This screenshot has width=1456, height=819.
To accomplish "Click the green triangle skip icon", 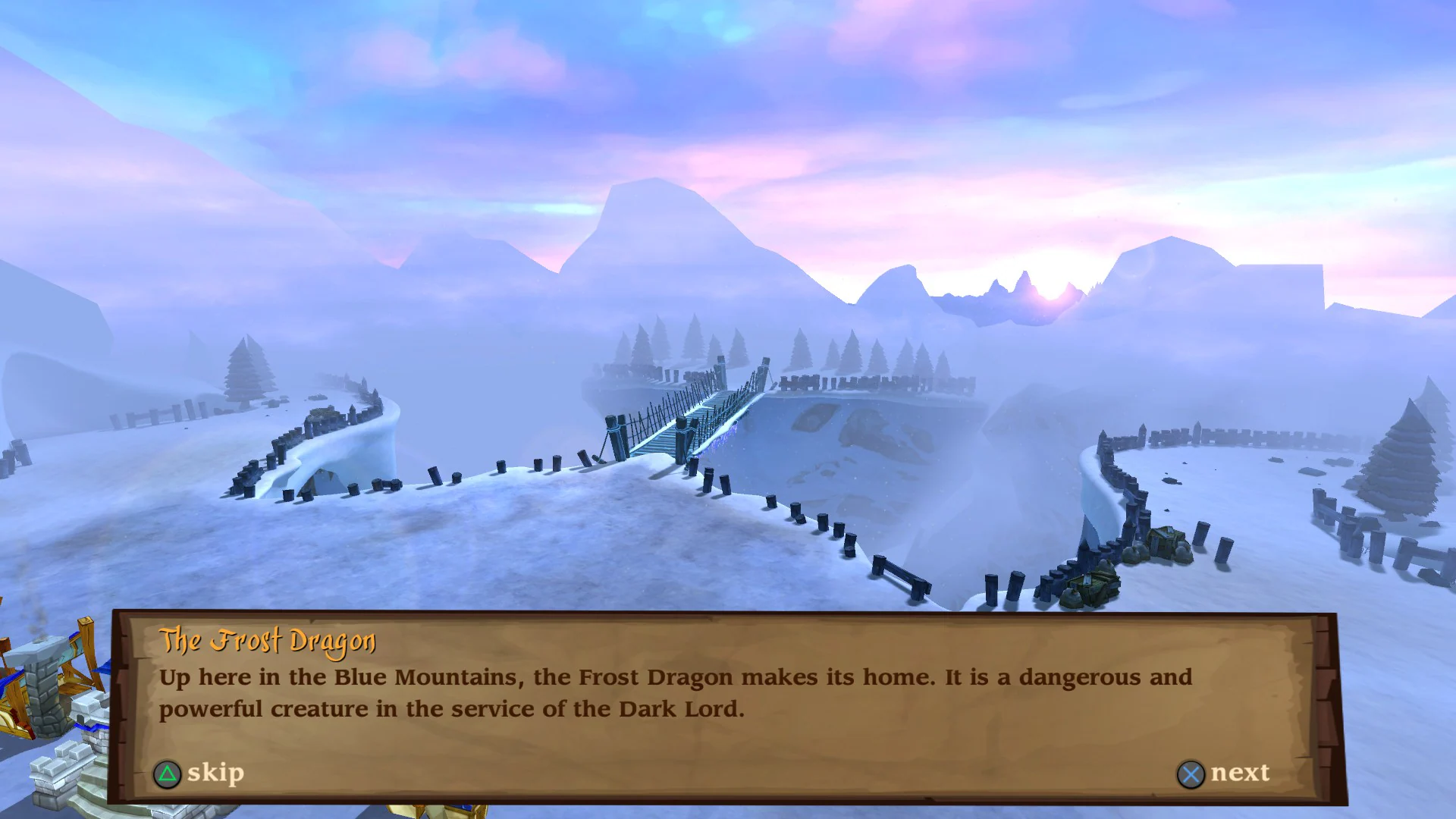I will tap(168, 774).
